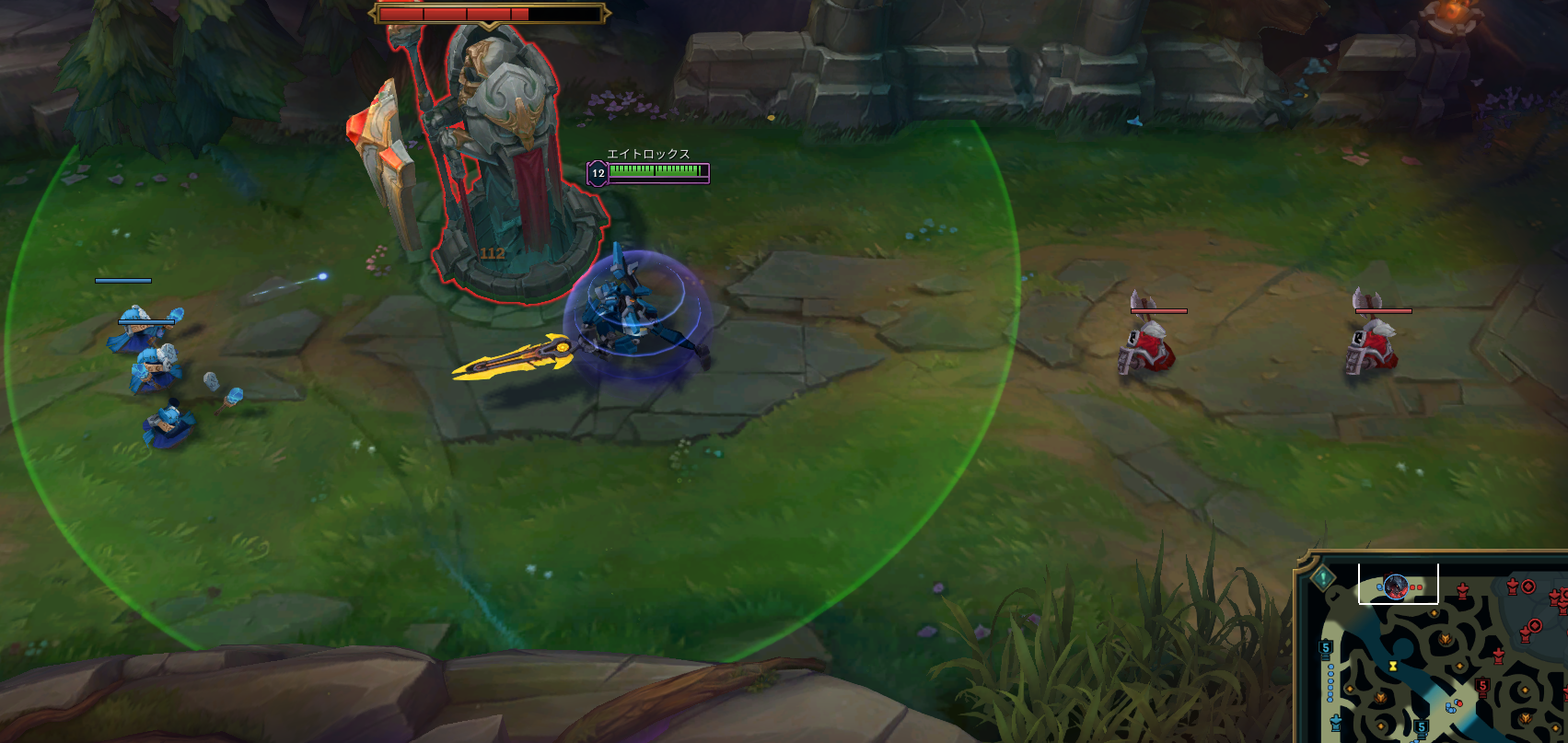Click the orange jungle buff icon on the minimap
This screenshot has height=743, width=1568.
pos(1382,698)
